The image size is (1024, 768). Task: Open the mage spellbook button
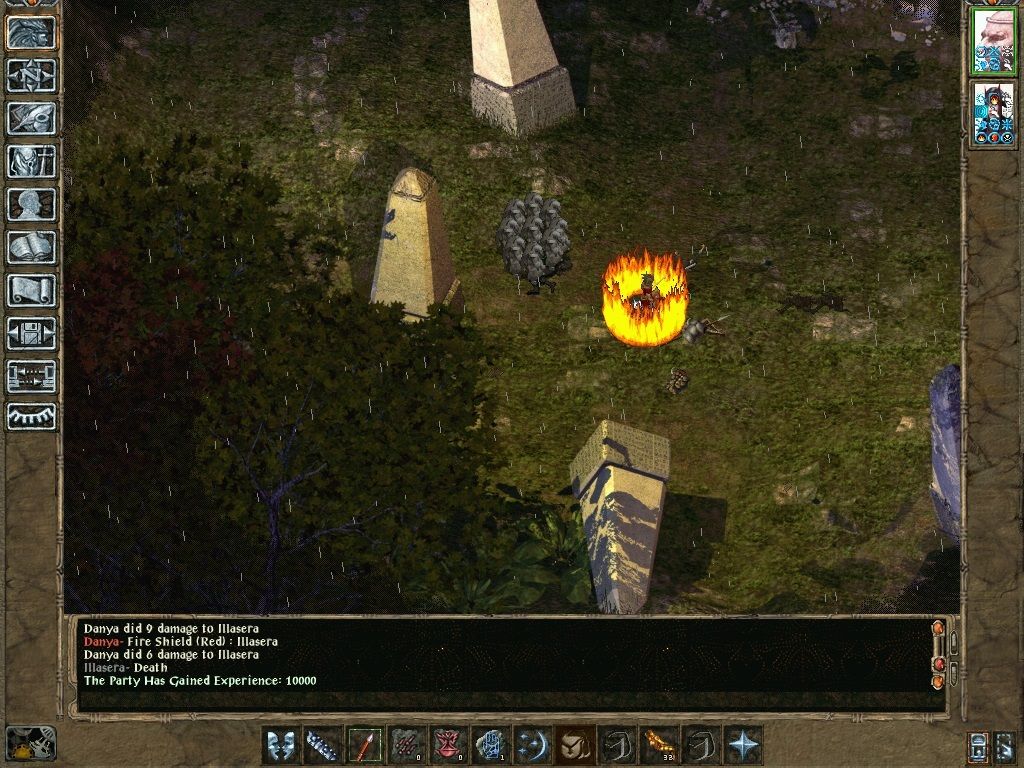[31, 247]
